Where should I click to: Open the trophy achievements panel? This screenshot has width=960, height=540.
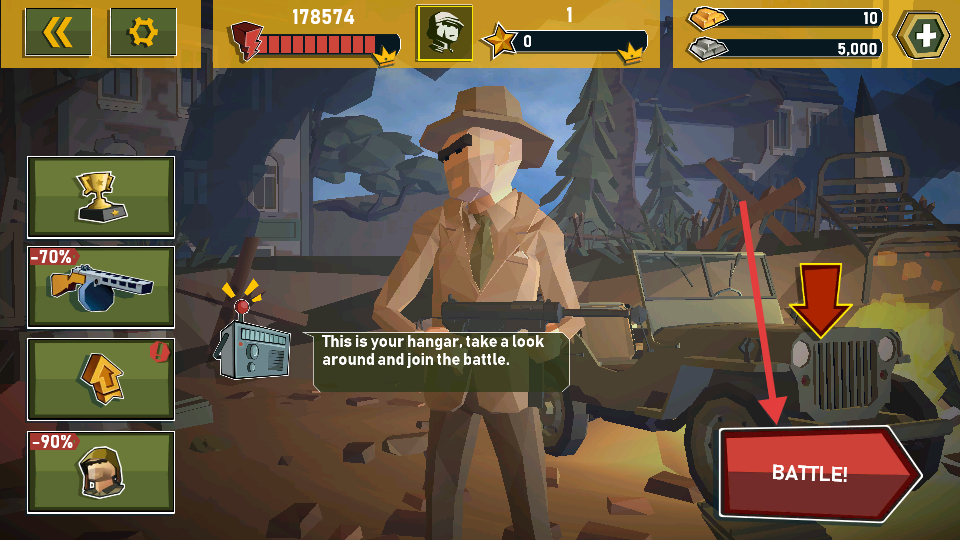tap(101, 197)
